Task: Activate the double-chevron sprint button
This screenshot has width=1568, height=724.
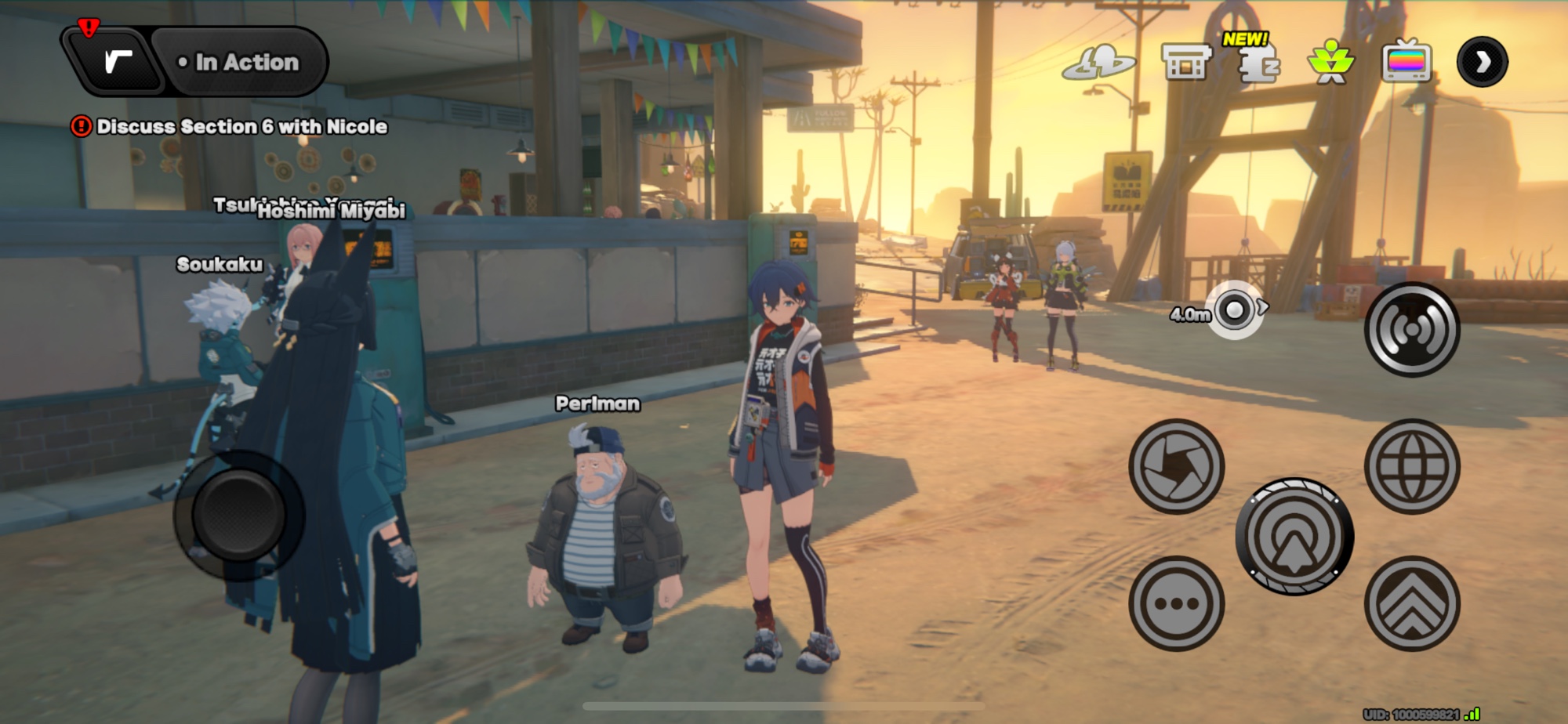Action: 1412,603
